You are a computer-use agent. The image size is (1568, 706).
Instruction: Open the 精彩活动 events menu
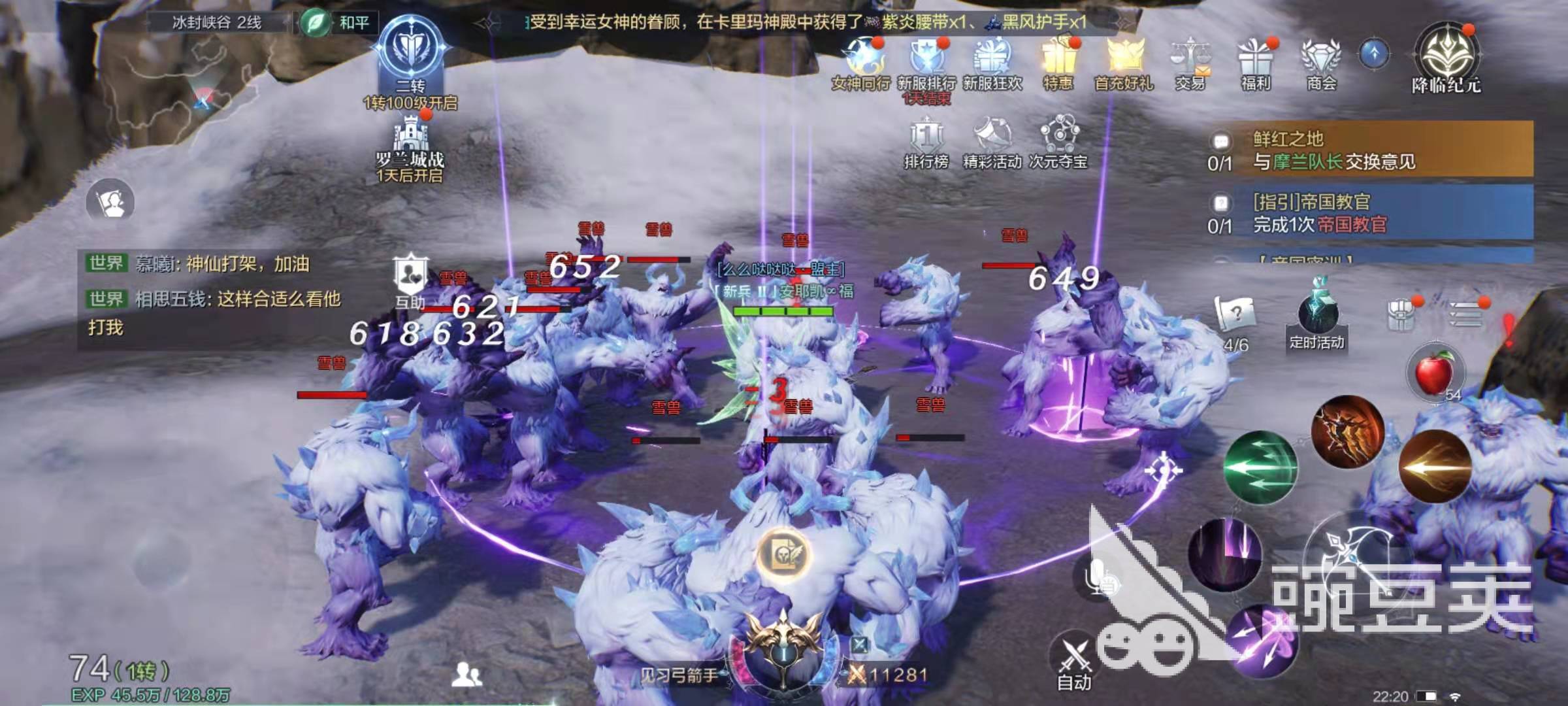click(992, 141)
